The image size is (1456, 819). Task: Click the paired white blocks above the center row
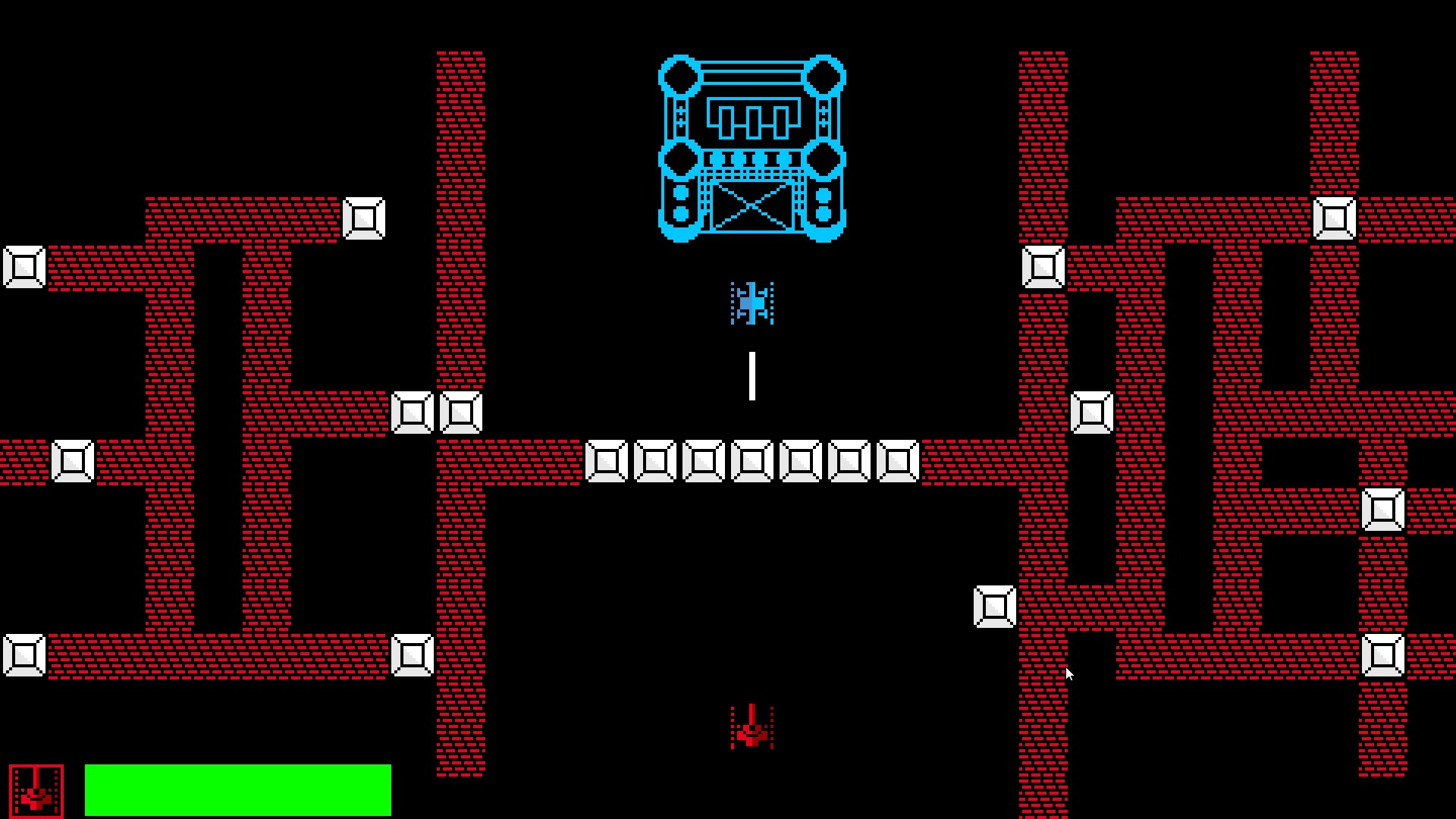click(436, 411)
